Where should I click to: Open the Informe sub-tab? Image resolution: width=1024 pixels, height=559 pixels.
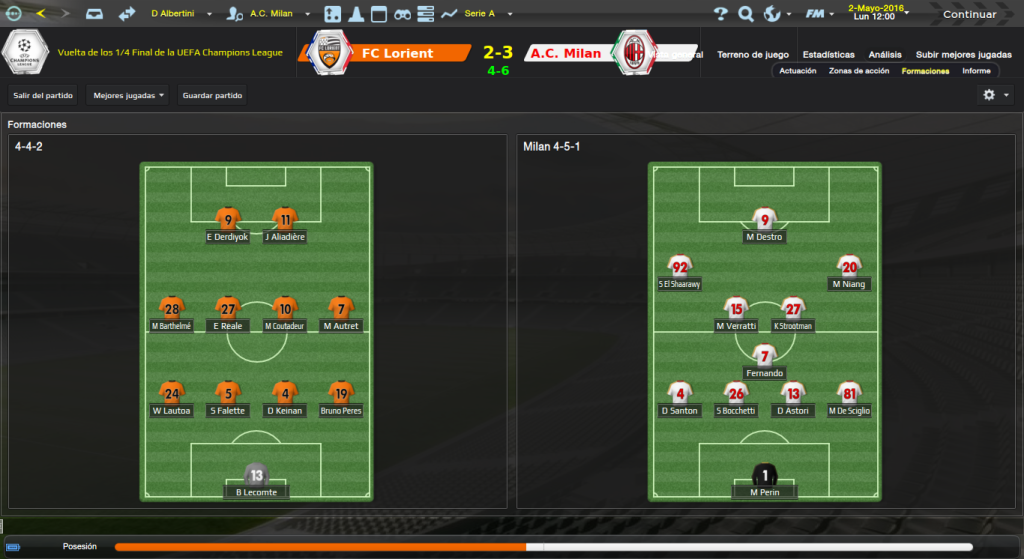click(976, 71)
